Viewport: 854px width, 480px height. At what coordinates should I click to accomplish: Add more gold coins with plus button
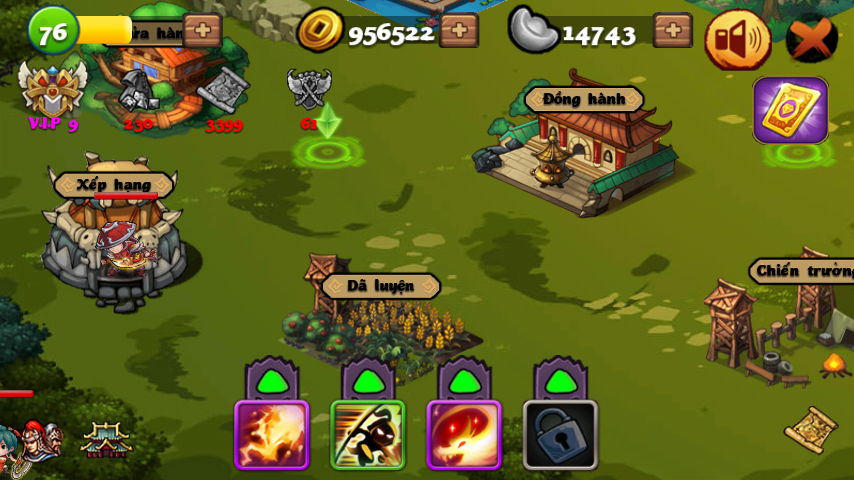(459, 31)
